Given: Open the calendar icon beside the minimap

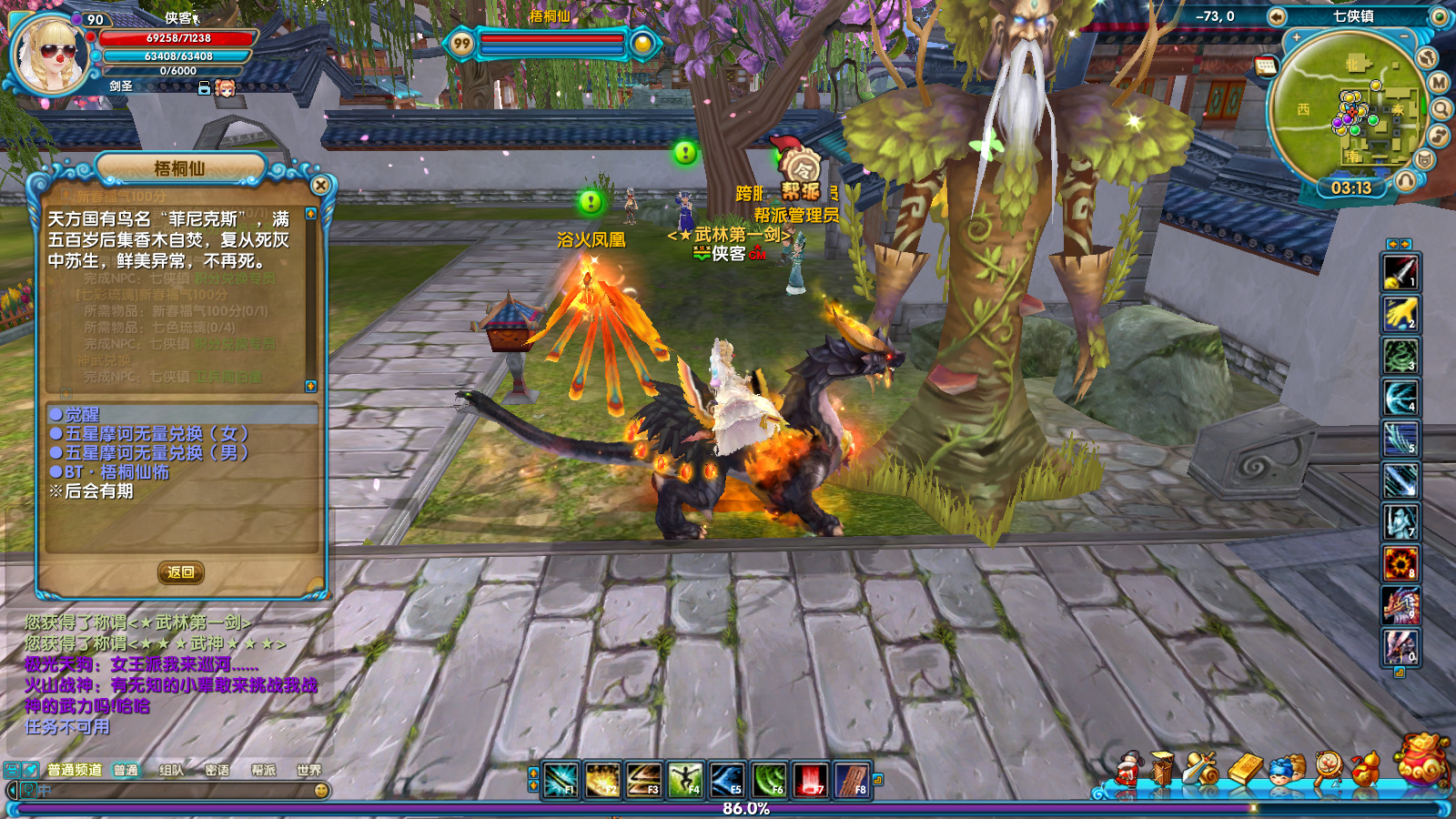Looking at the screenshot, I should pyautogui.click(x=1266, y=66).
